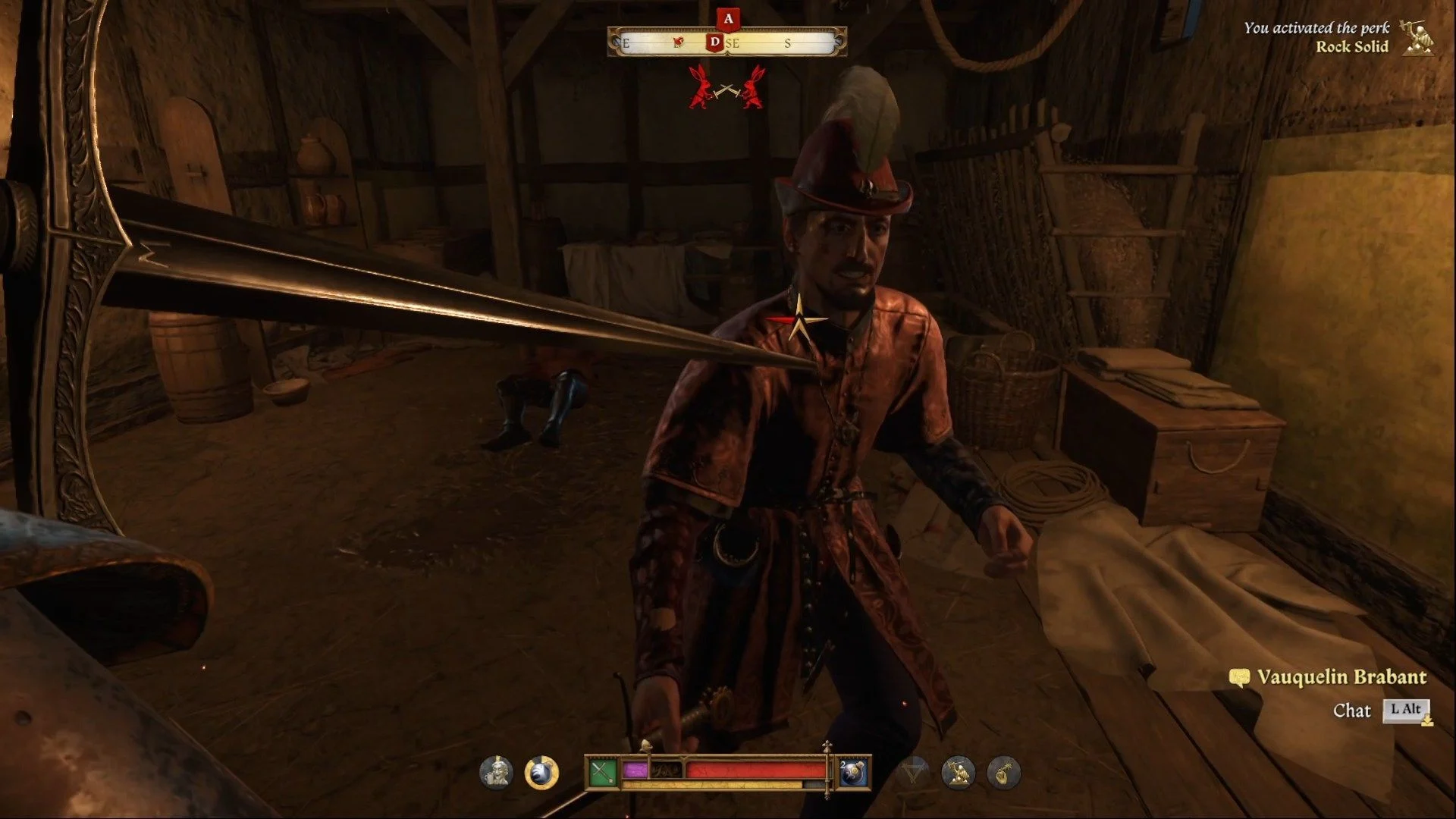
Task: Select the blue potion quick slot
Action: (x=854, y=773)
